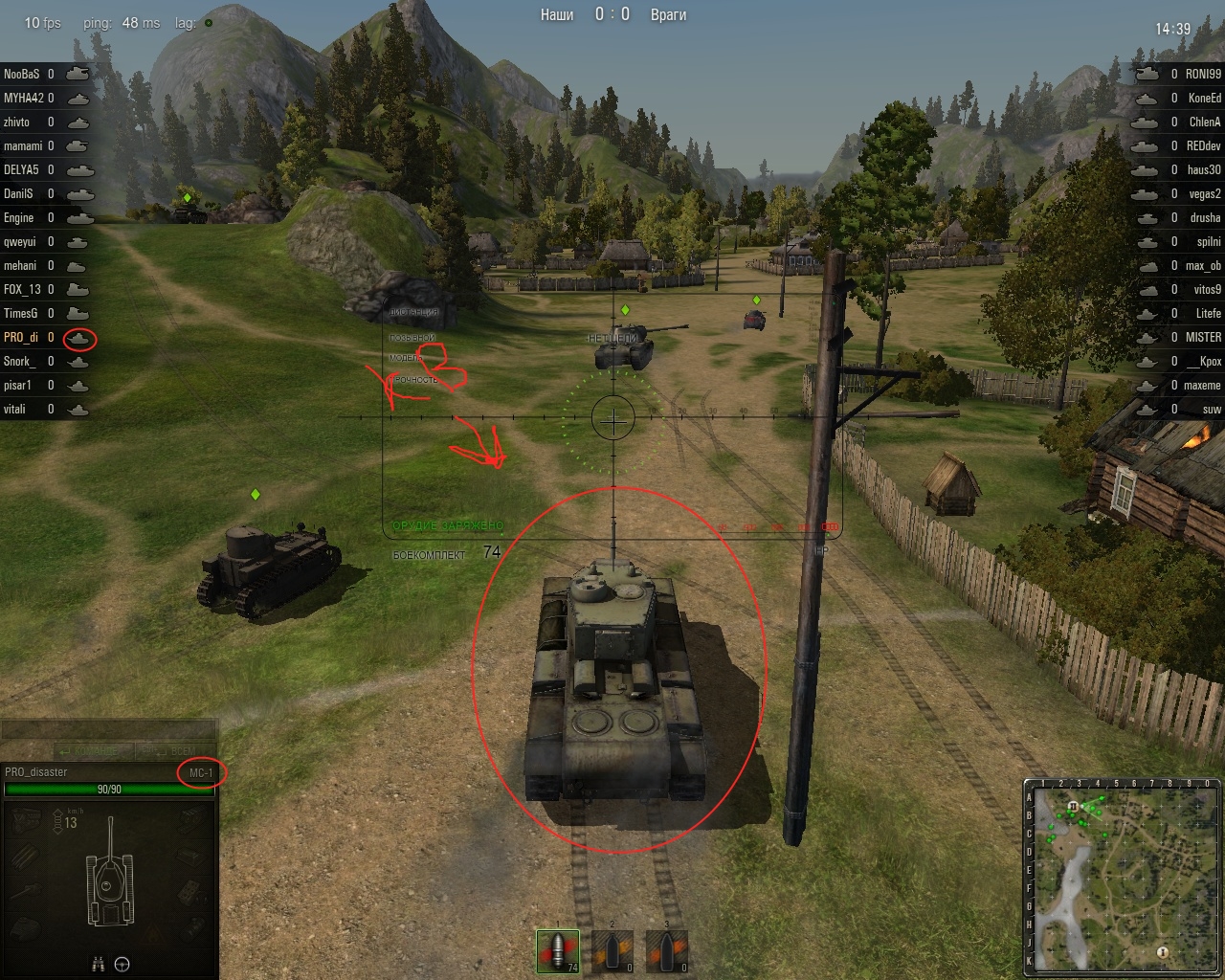The width and height of the screenshot is (1225, 980).
Task: Choose the third shell type slot
Action: [666, 950]
